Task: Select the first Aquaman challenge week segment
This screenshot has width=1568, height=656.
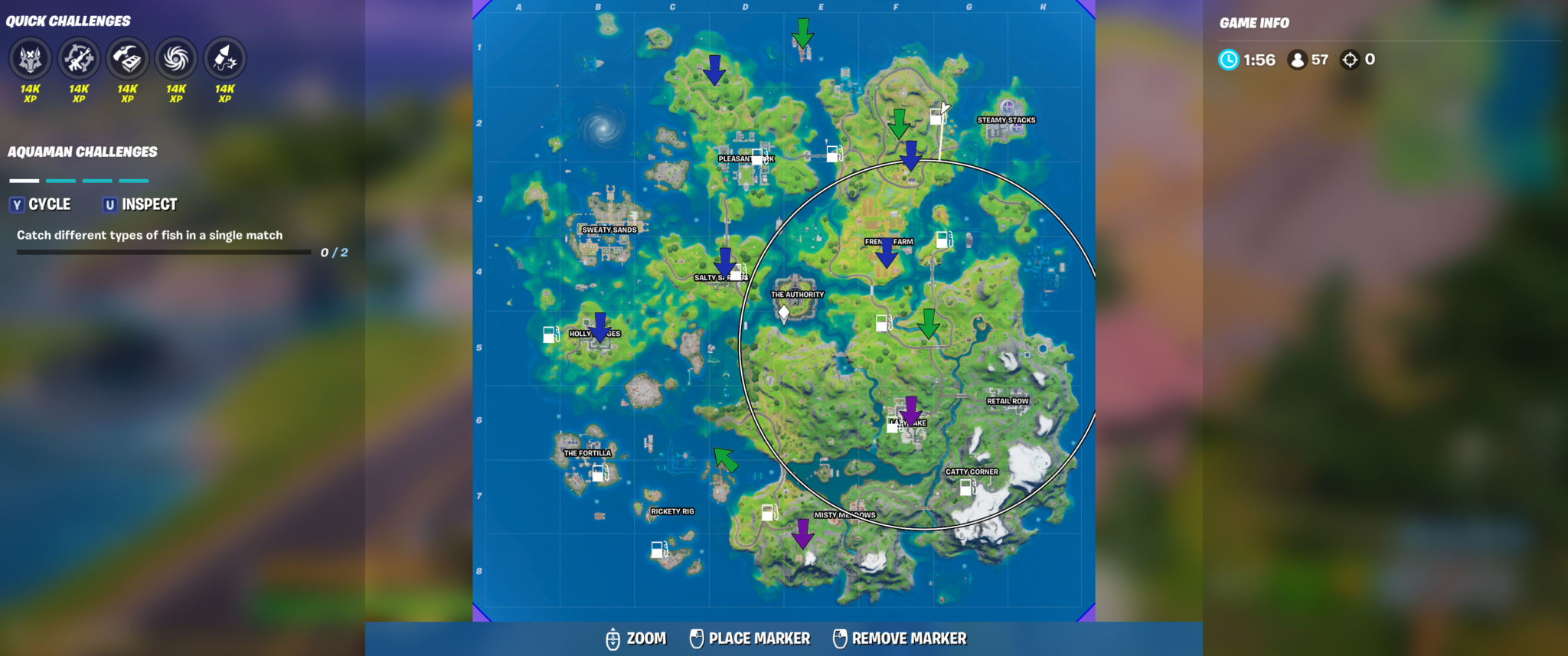Action: [x=23, y=182]
